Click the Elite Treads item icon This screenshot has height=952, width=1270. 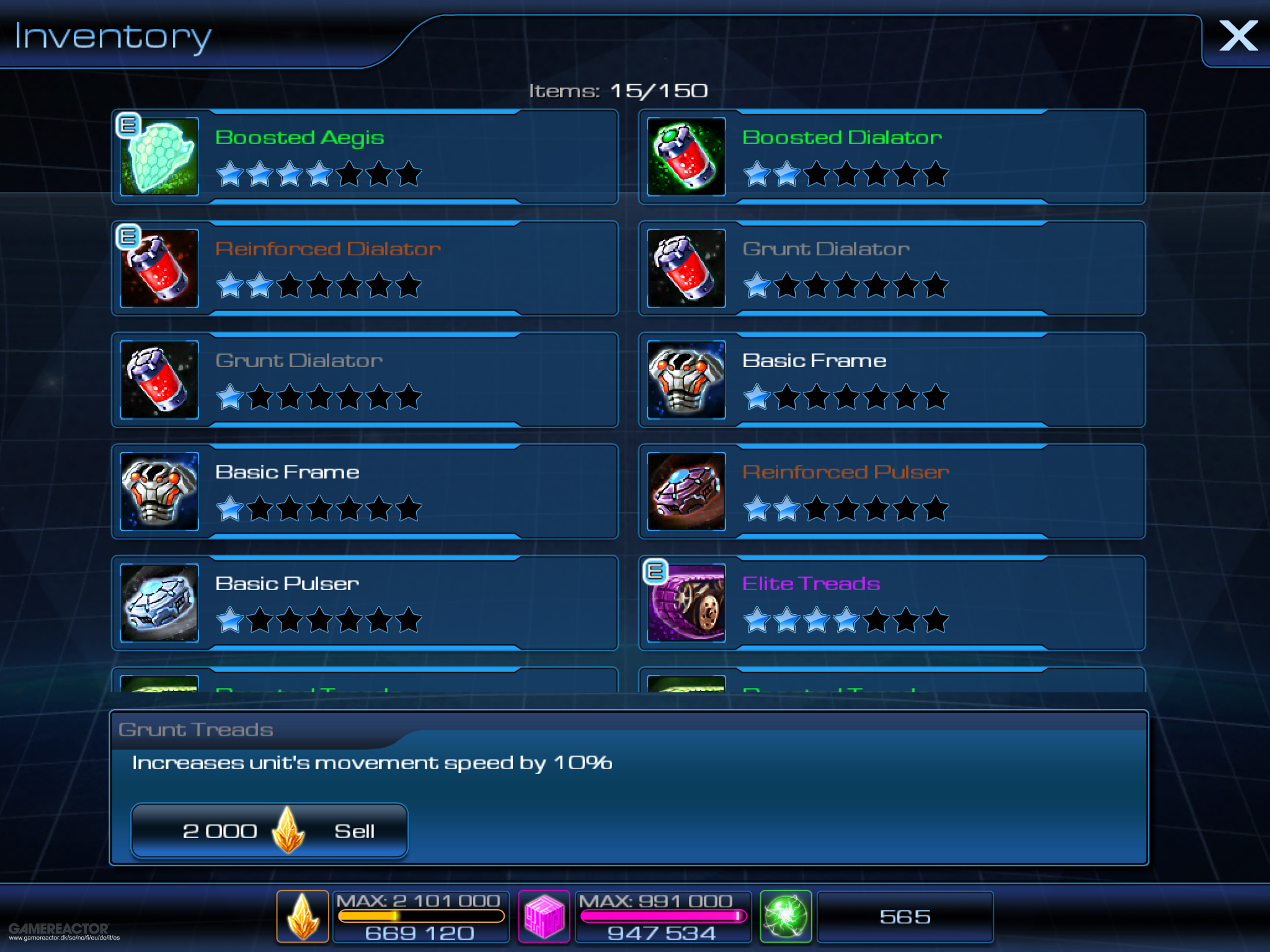click(685, 603)
